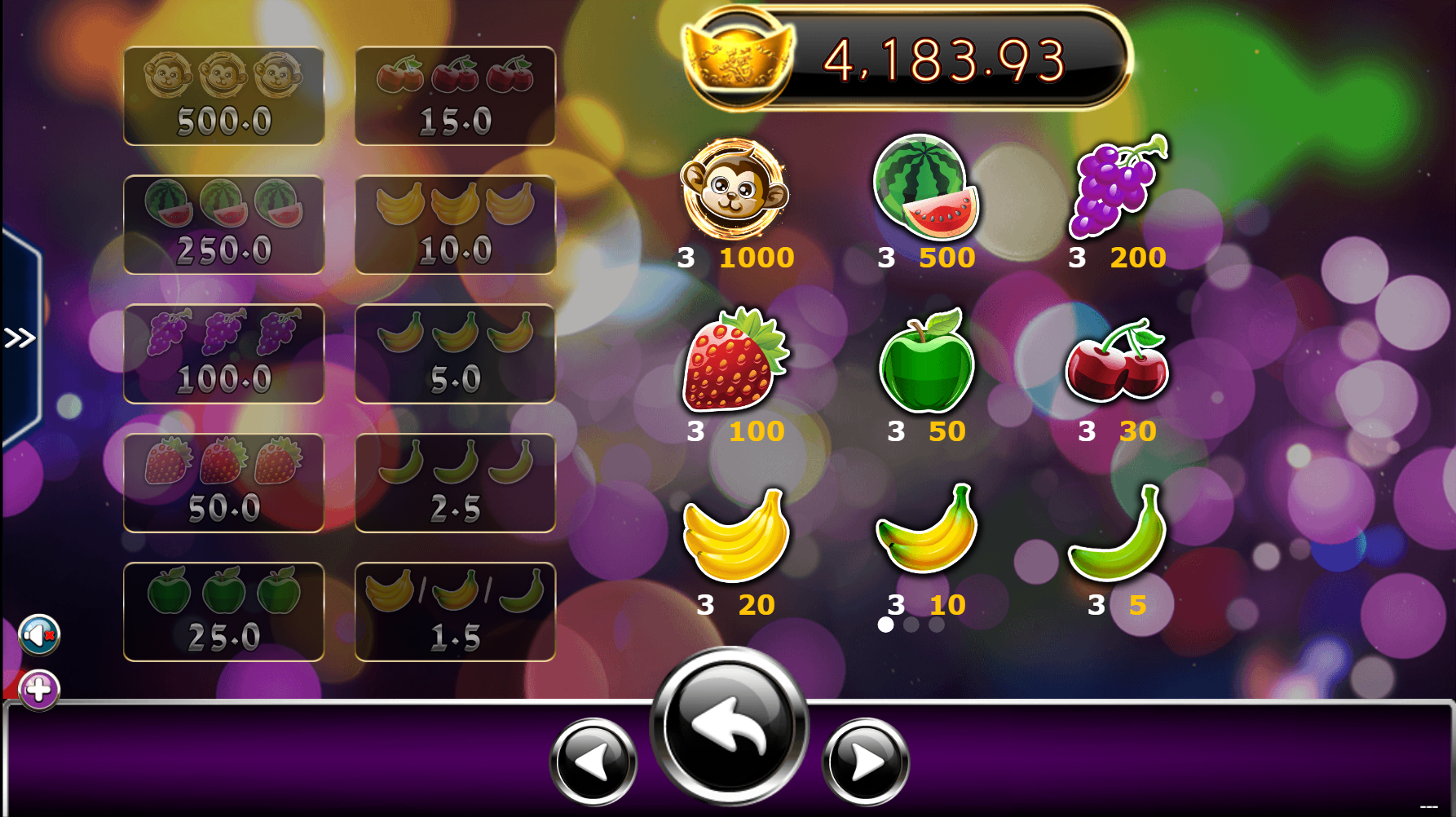
Task: Expand the side panel with double arrows
Action: click(x=20, y=338)
